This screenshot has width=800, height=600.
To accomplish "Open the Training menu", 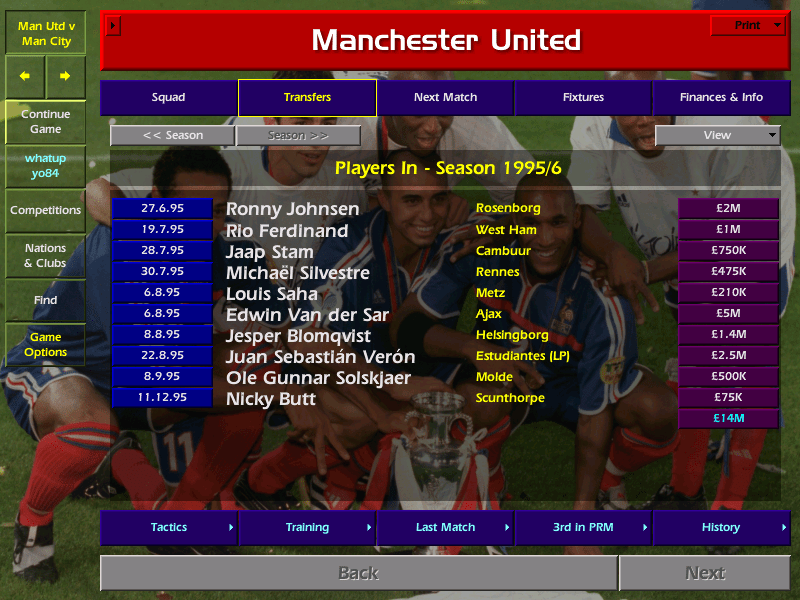I will point(307,527).
